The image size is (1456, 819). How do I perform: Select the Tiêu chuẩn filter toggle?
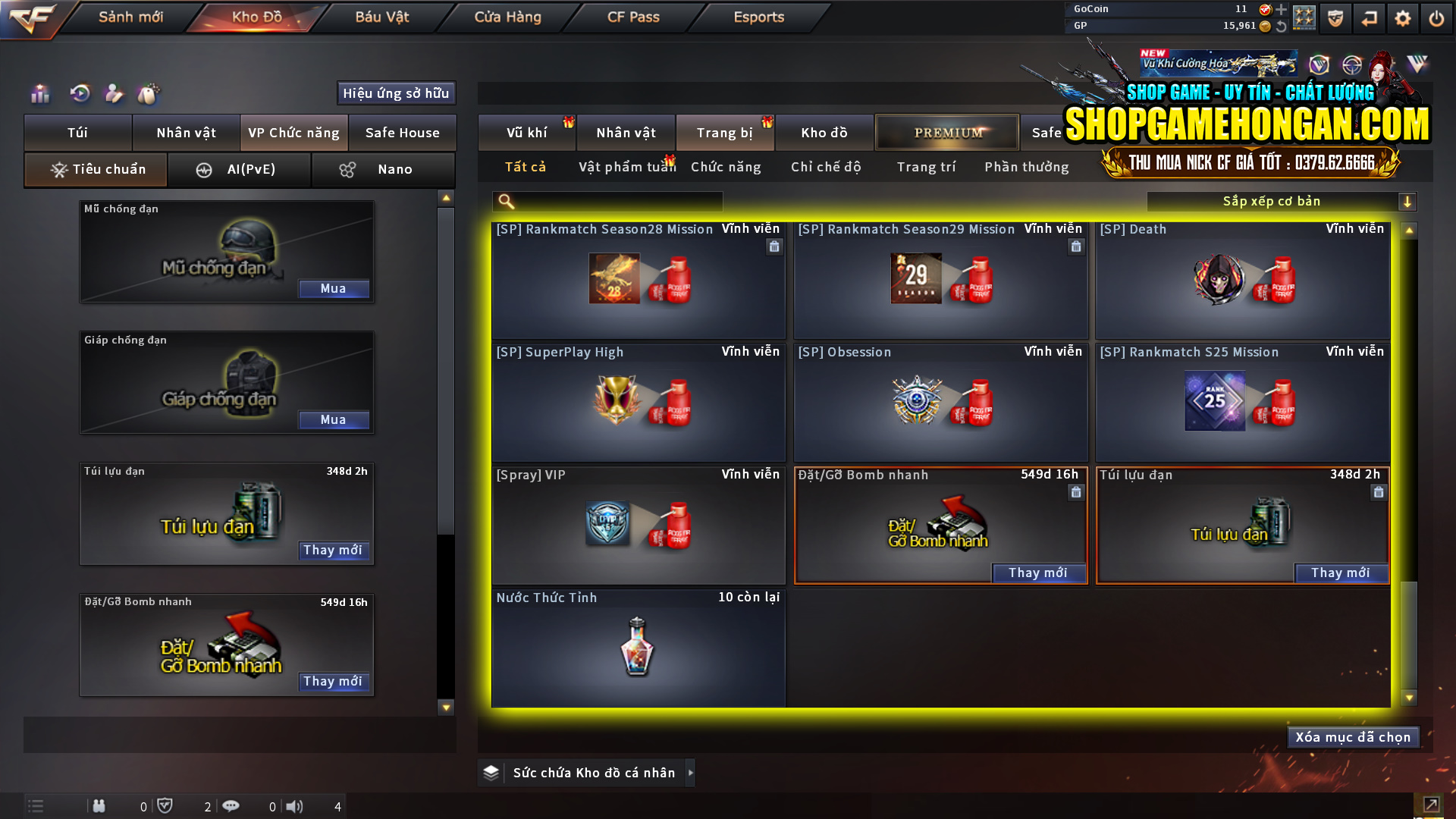coord(95,169)
